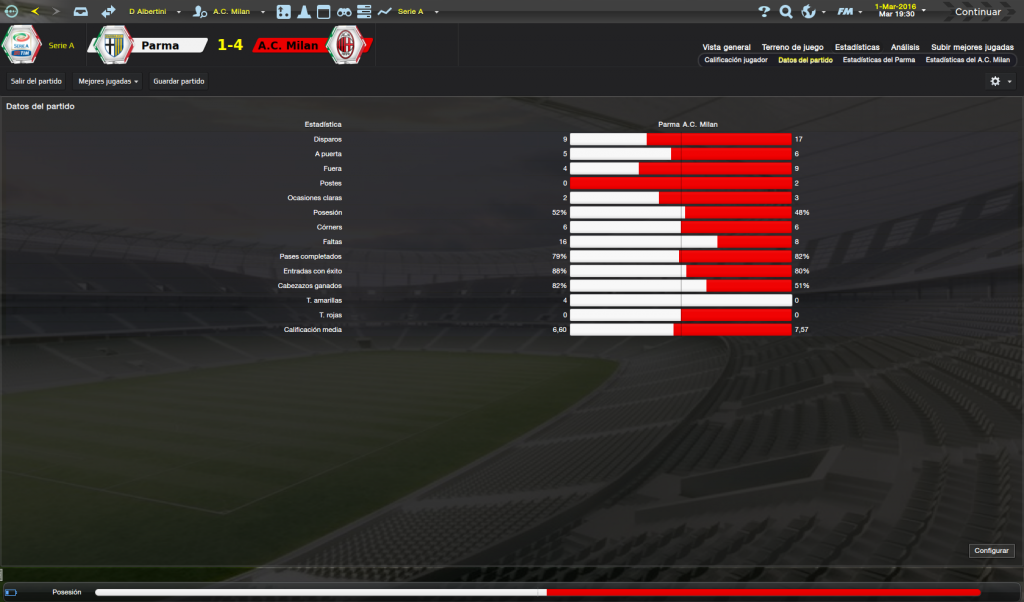Show the Calificación jugador subtab
Viewport: 1024px width, 602px height.
[x=736, y=60]
